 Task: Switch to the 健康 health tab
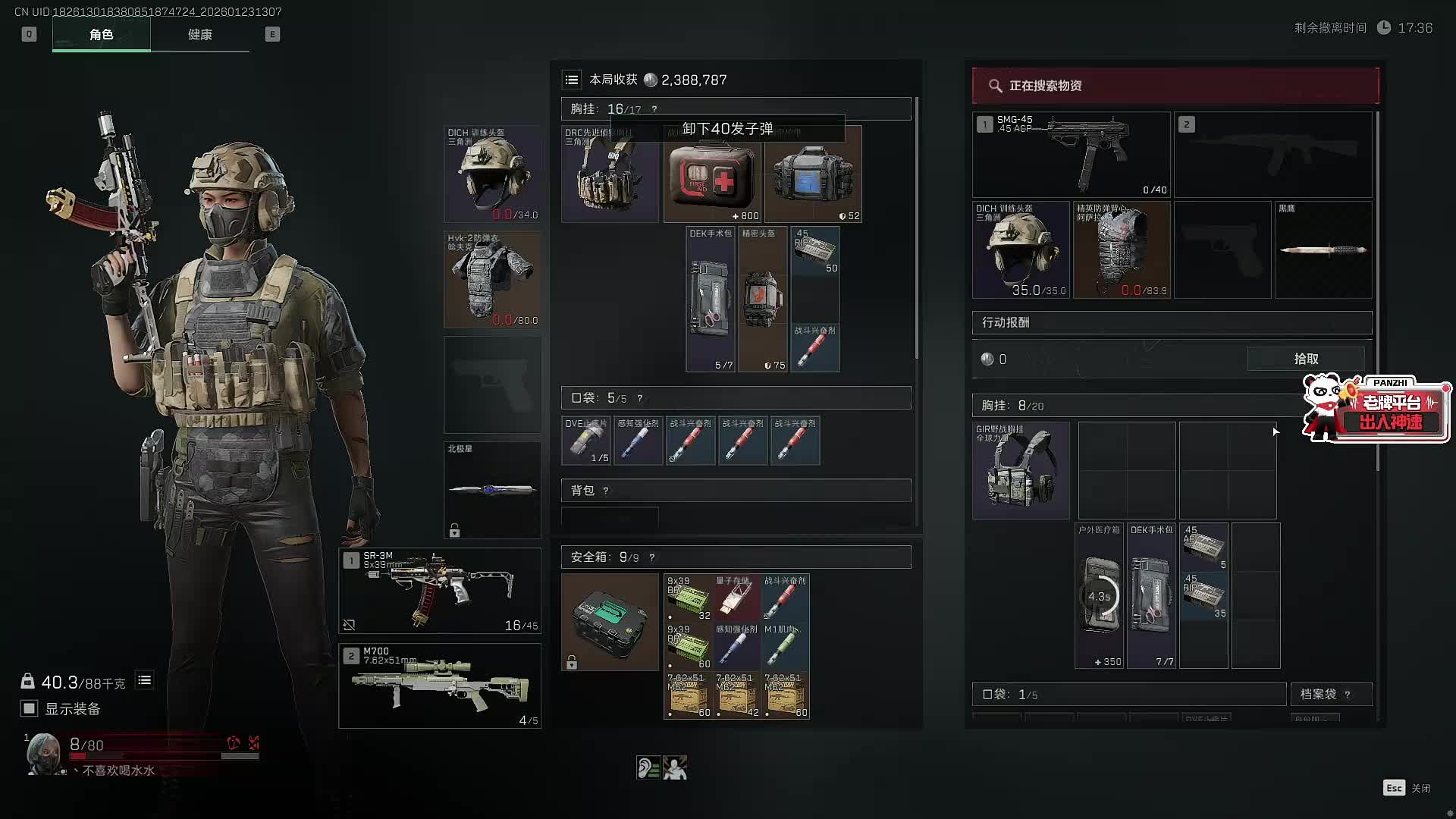pos(199,35)
